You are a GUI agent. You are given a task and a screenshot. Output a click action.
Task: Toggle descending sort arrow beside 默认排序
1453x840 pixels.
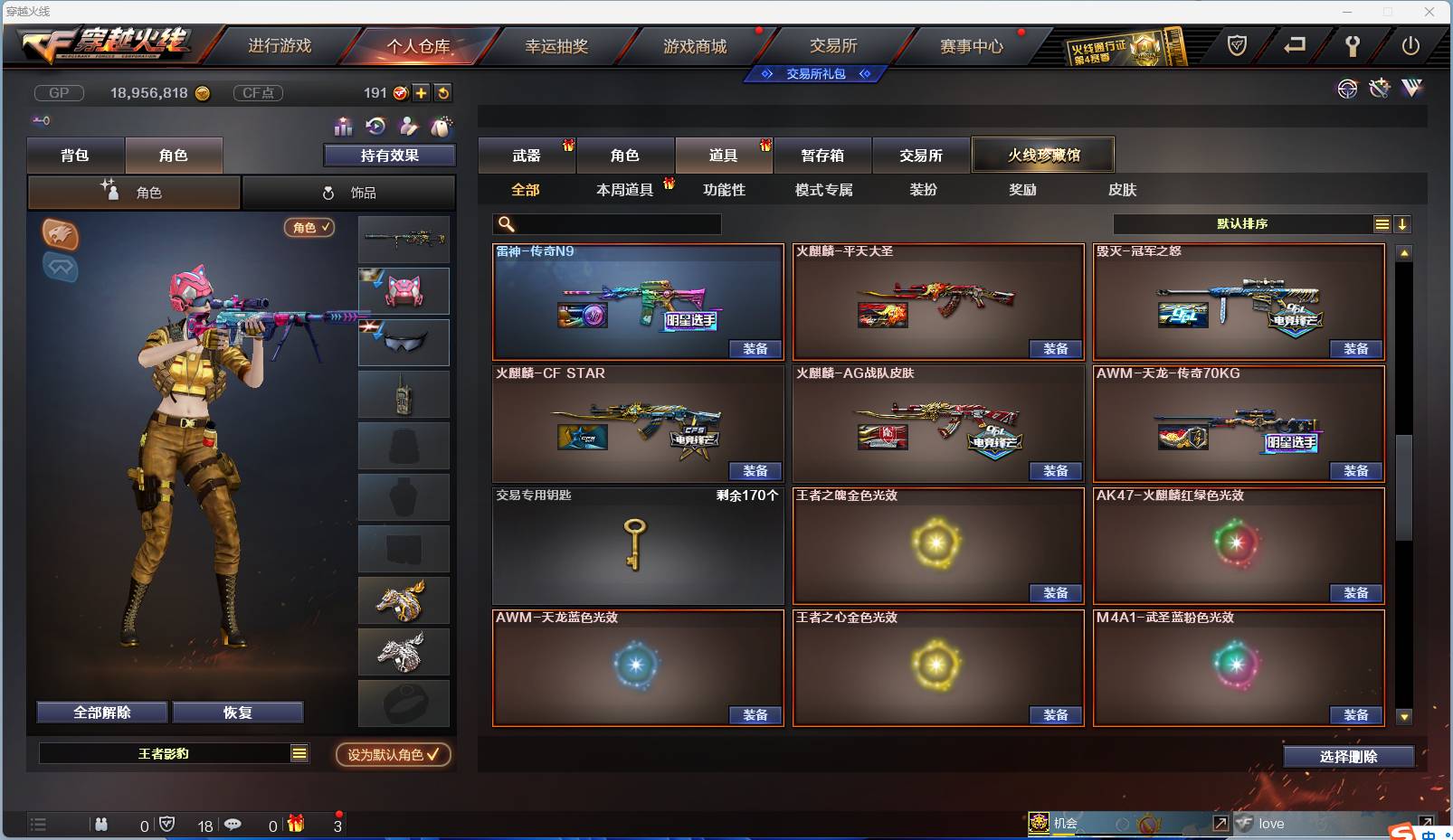(1403, 223)
